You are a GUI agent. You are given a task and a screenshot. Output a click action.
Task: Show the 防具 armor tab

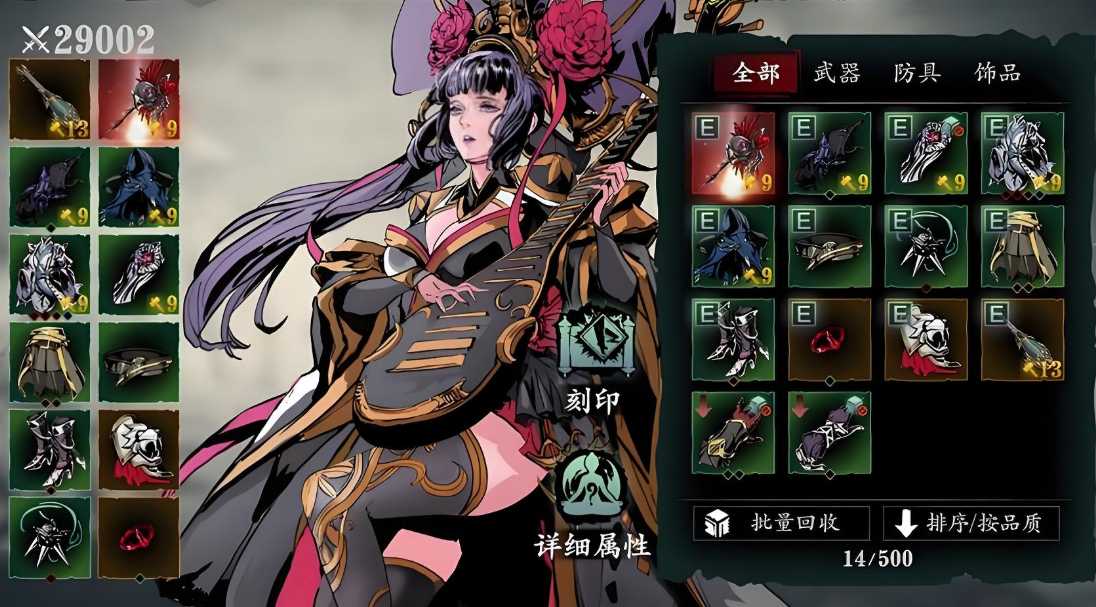tap(916, 73)
